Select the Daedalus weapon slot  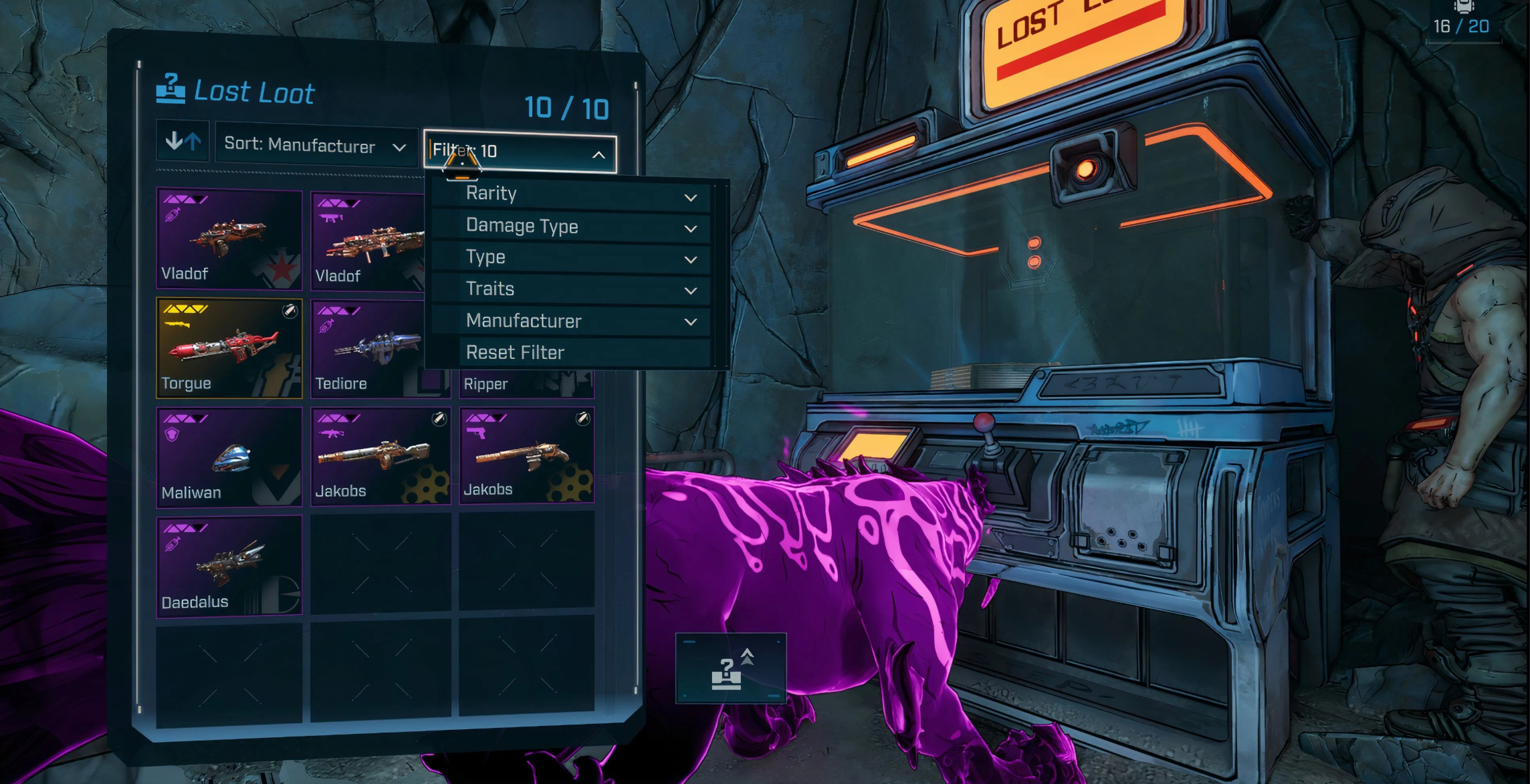click(x=229, y=565)
